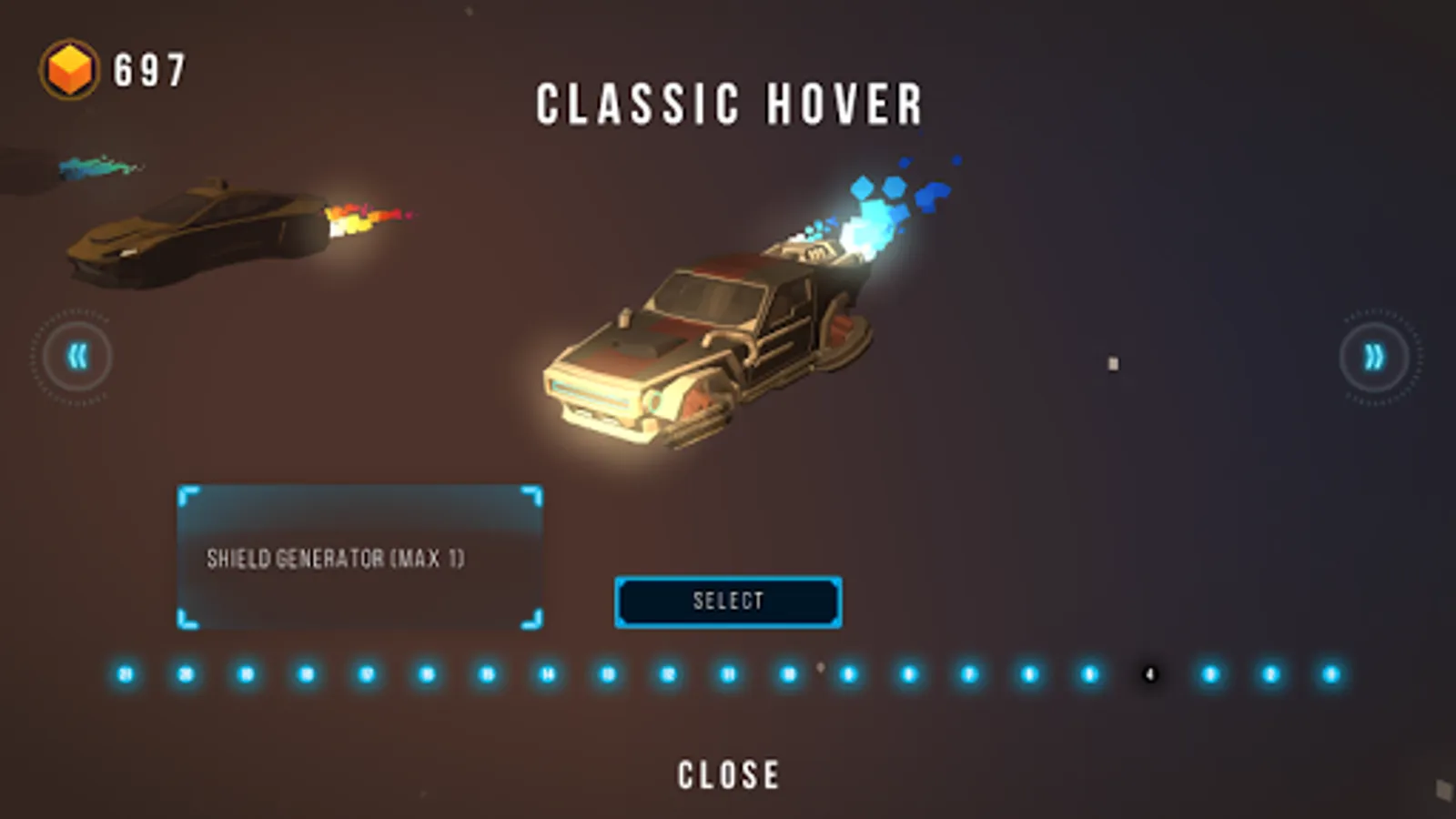Go to the previous vehicle with left arrow
The width and height of the screenshot is (1456, 819).
click(76, 357)
